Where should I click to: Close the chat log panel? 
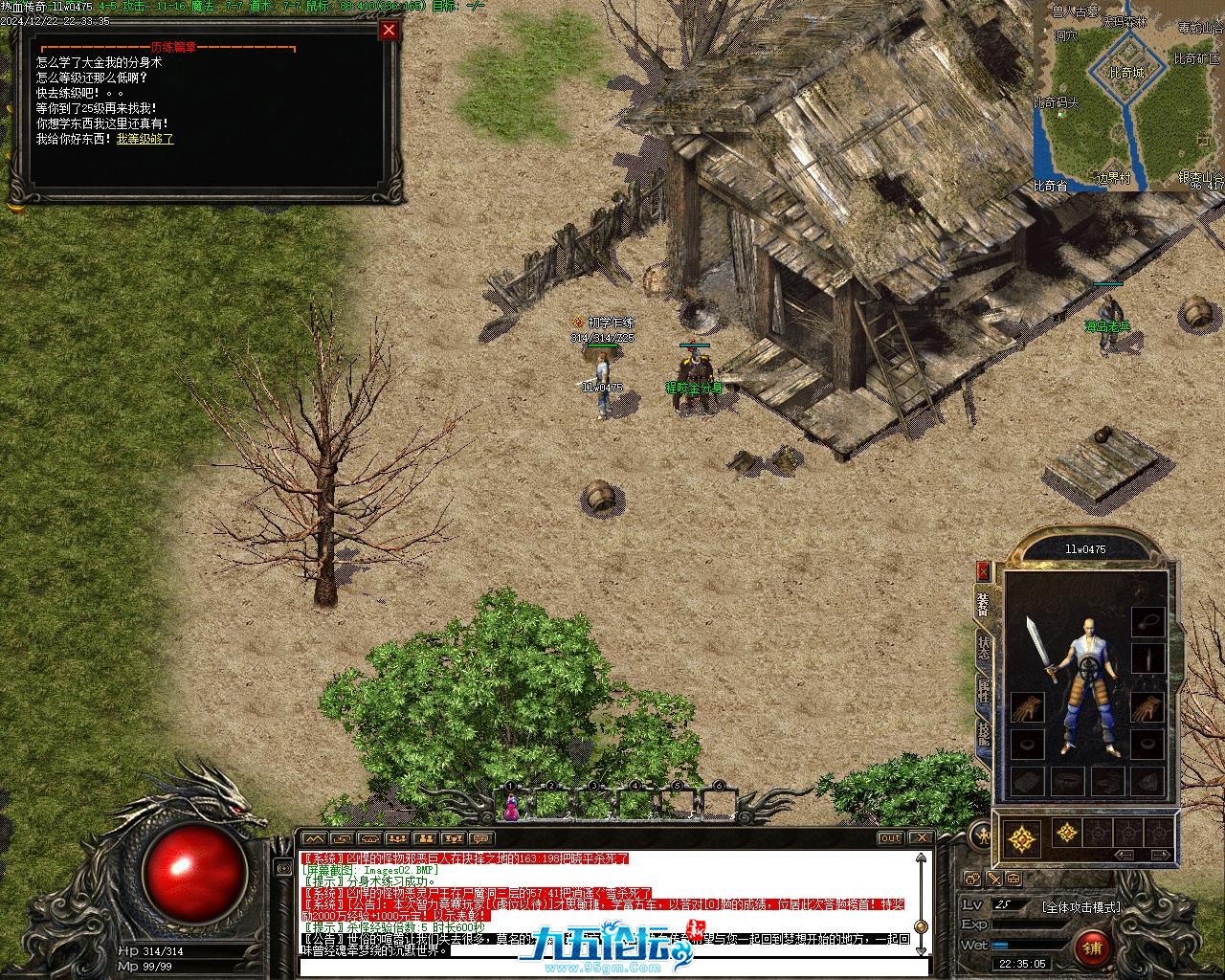point(920,838)
